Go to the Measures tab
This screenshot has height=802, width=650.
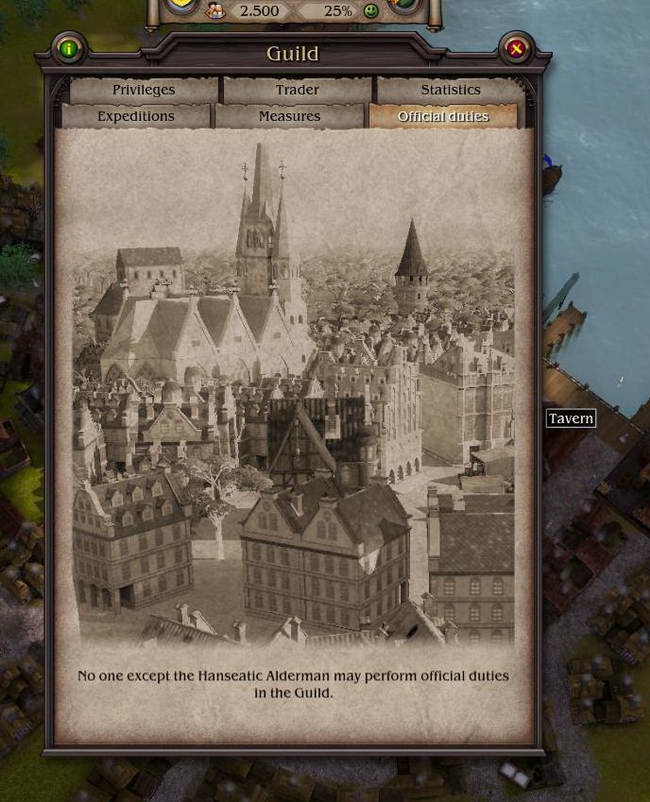(289, 116)
